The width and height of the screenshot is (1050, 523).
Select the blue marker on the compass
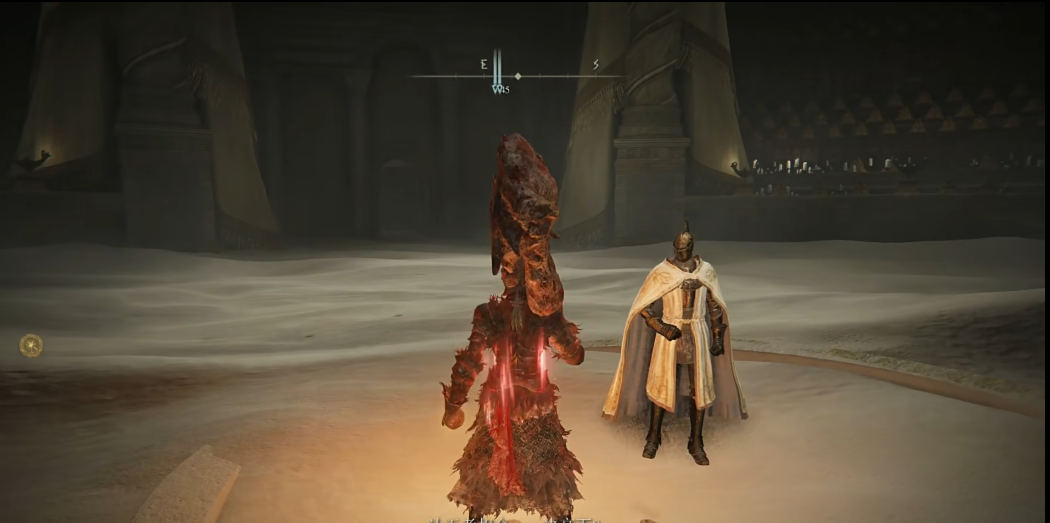[498, 80]
